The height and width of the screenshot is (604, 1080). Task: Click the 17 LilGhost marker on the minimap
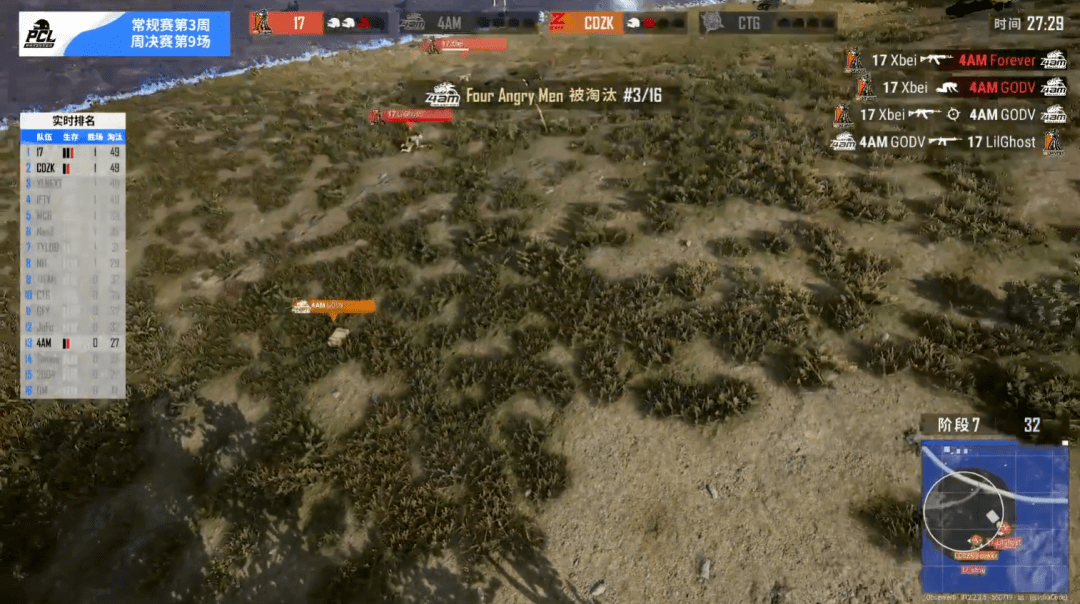click(1007, 542)
